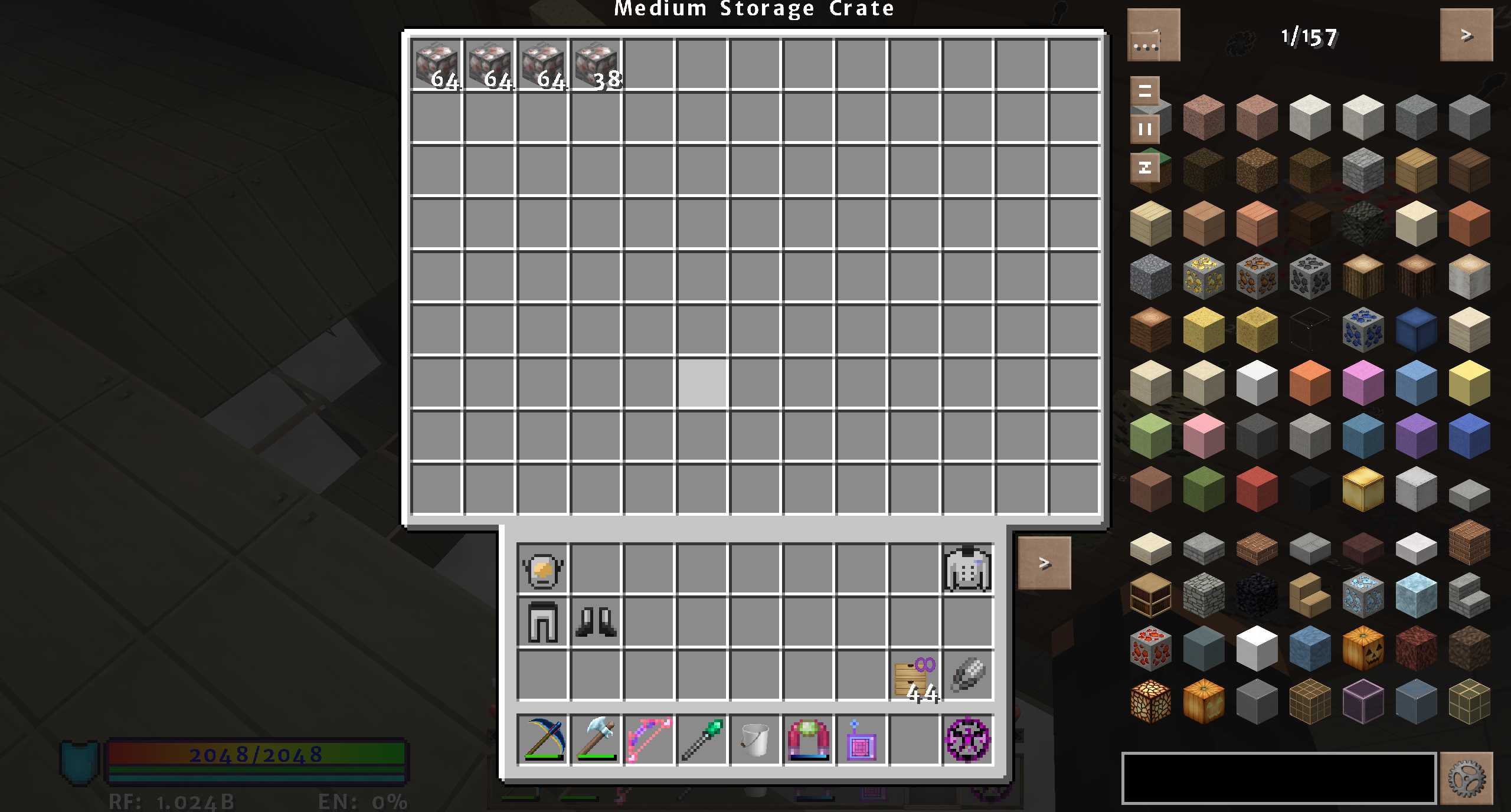This screenshot has height=812, width=1511.
Task: Select the drawer stack of 44
Action: [x=914, y=676]
